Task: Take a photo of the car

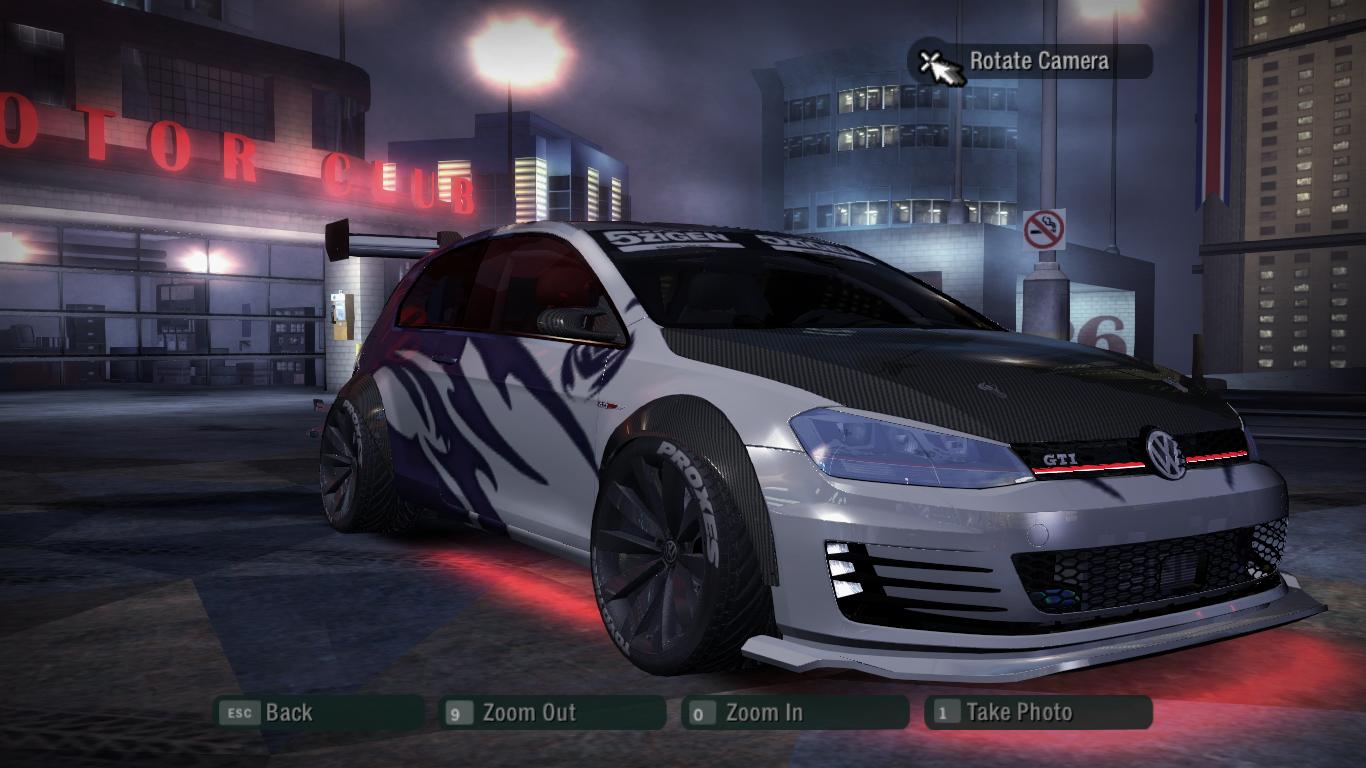Action: click(1037, 713)
